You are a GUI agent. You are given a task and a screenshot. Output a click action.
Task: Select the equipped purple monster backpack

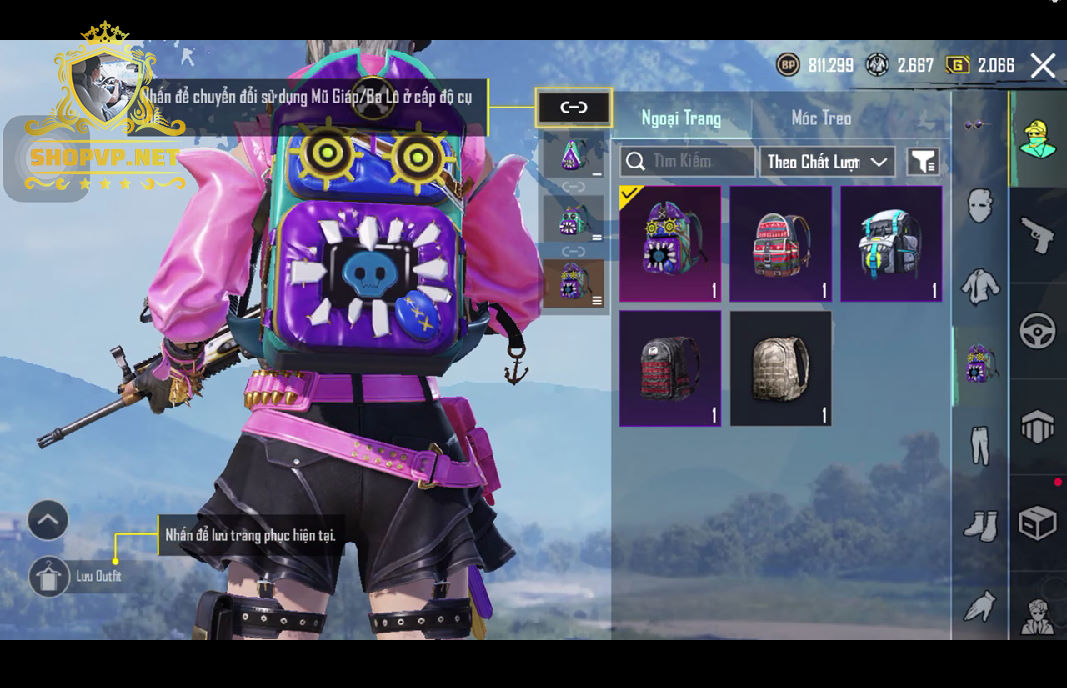point(669,243)
